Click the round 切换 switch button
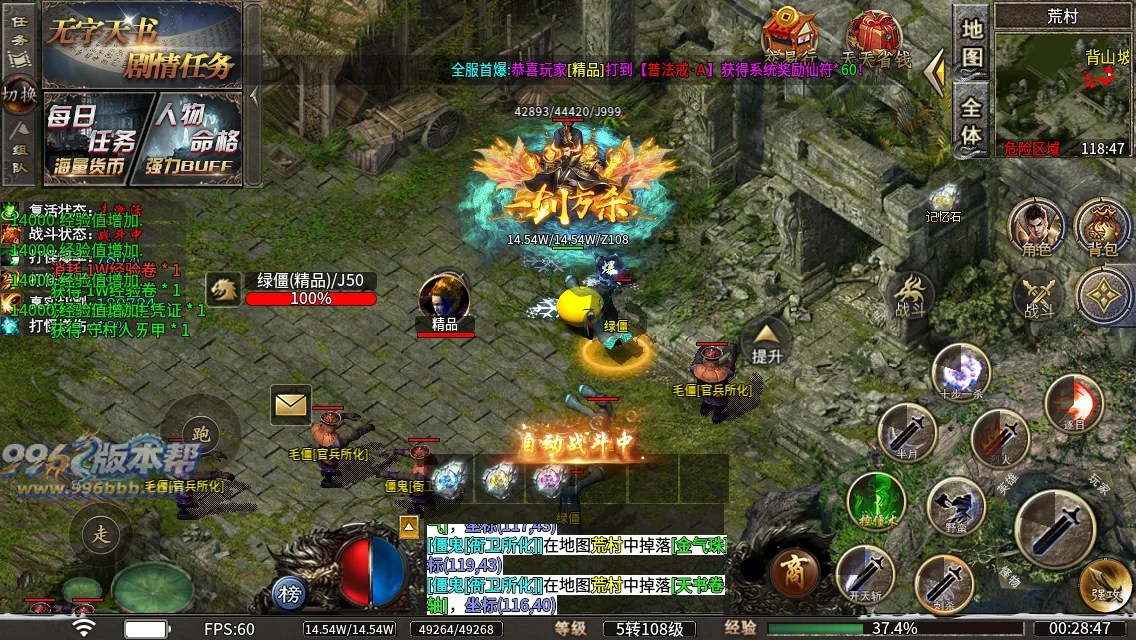The image size is (1136, 640). point(20,93)
